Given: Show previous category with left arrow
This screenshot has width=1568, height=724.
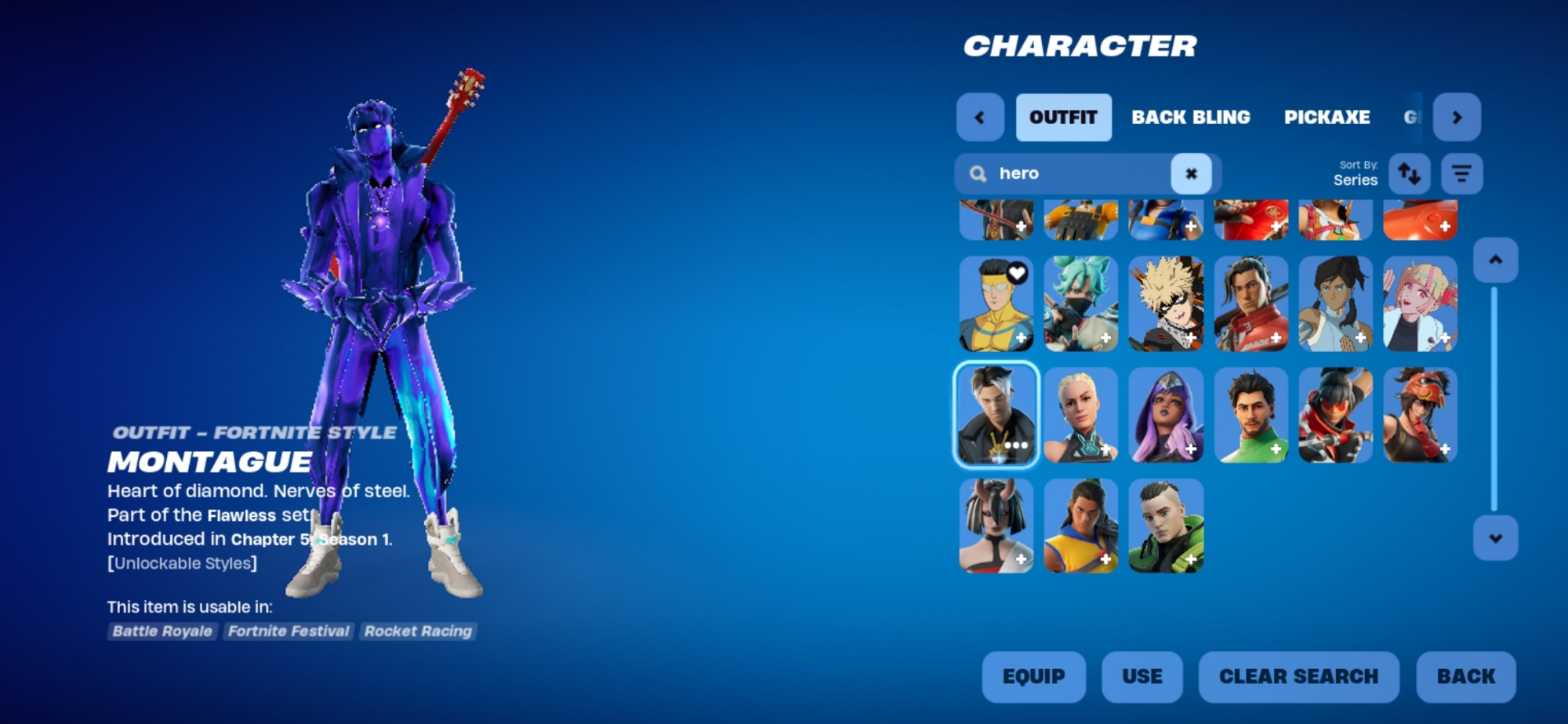Looking at the screenshot, I should click(x=980, y=118).
